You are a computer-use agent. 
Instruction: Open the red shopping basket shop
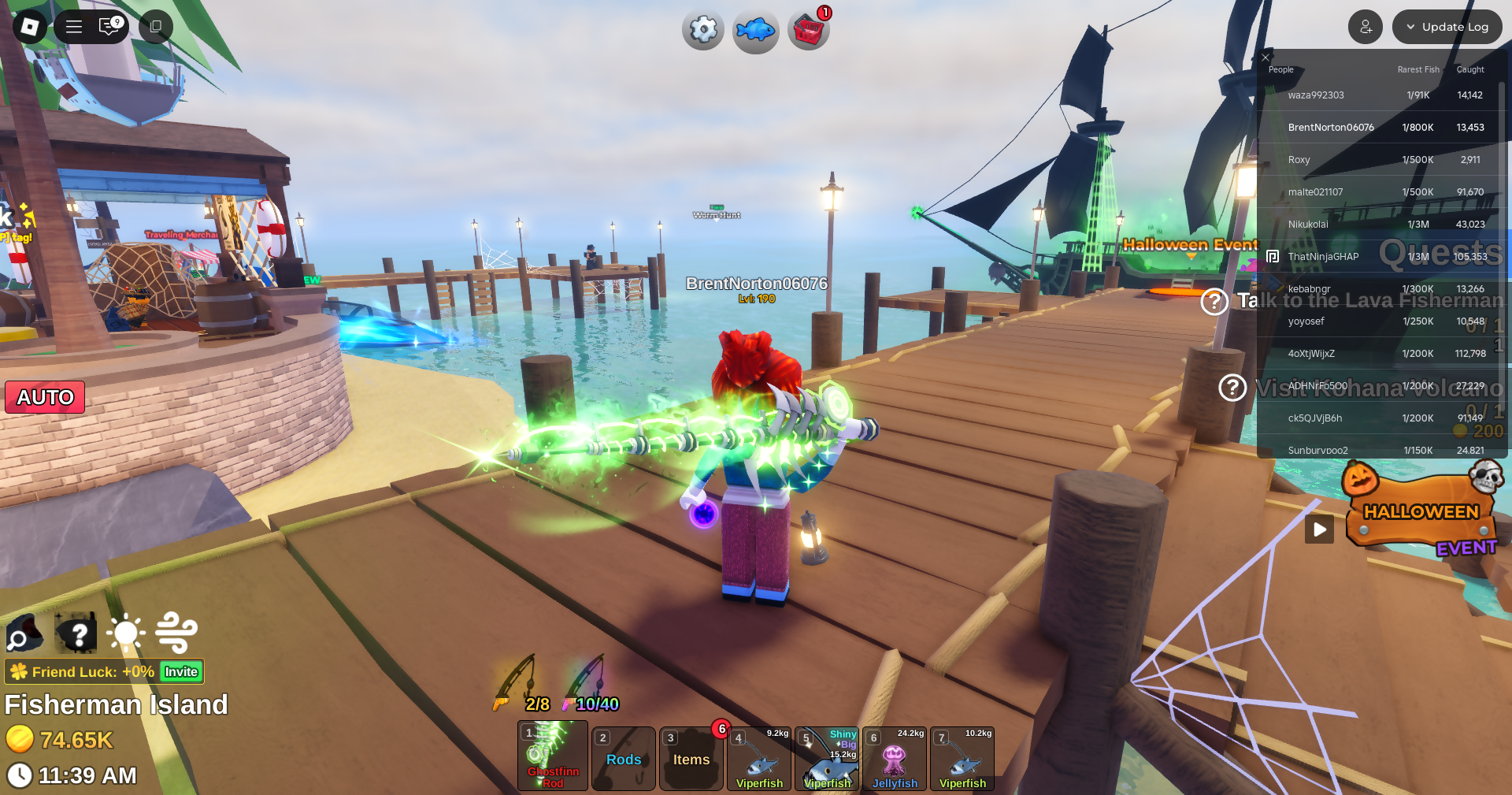[x=808, y=31]
